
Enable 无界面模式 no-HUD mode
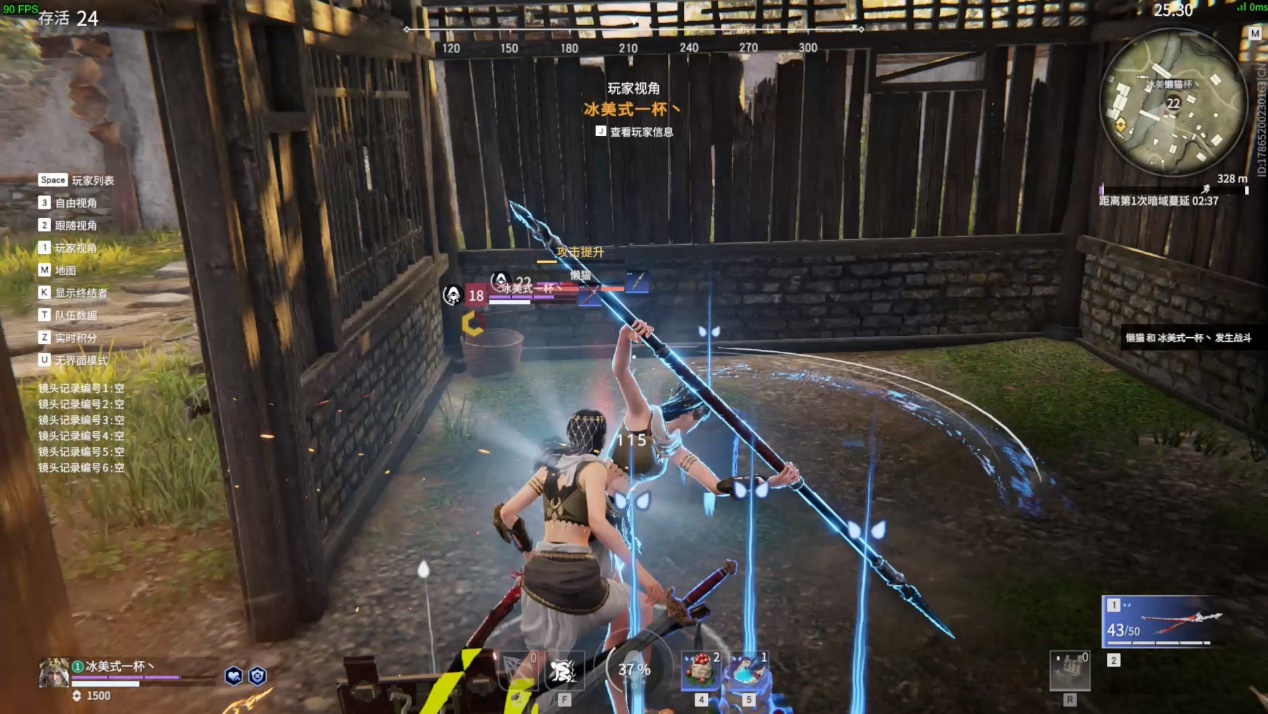pyautogui.click(x=72, y=360)
